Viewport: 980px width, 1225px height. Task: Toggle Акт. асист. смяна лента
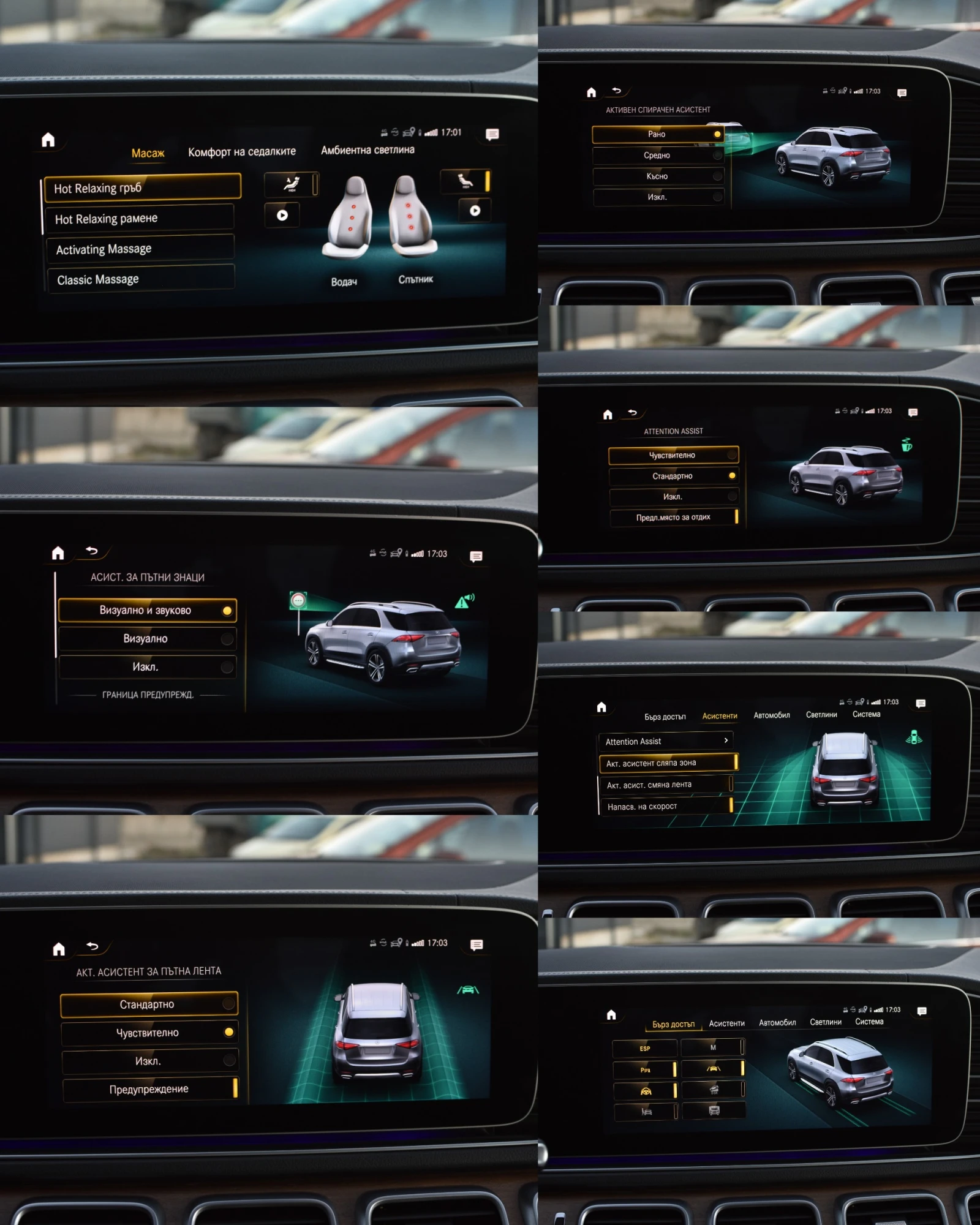665,785
